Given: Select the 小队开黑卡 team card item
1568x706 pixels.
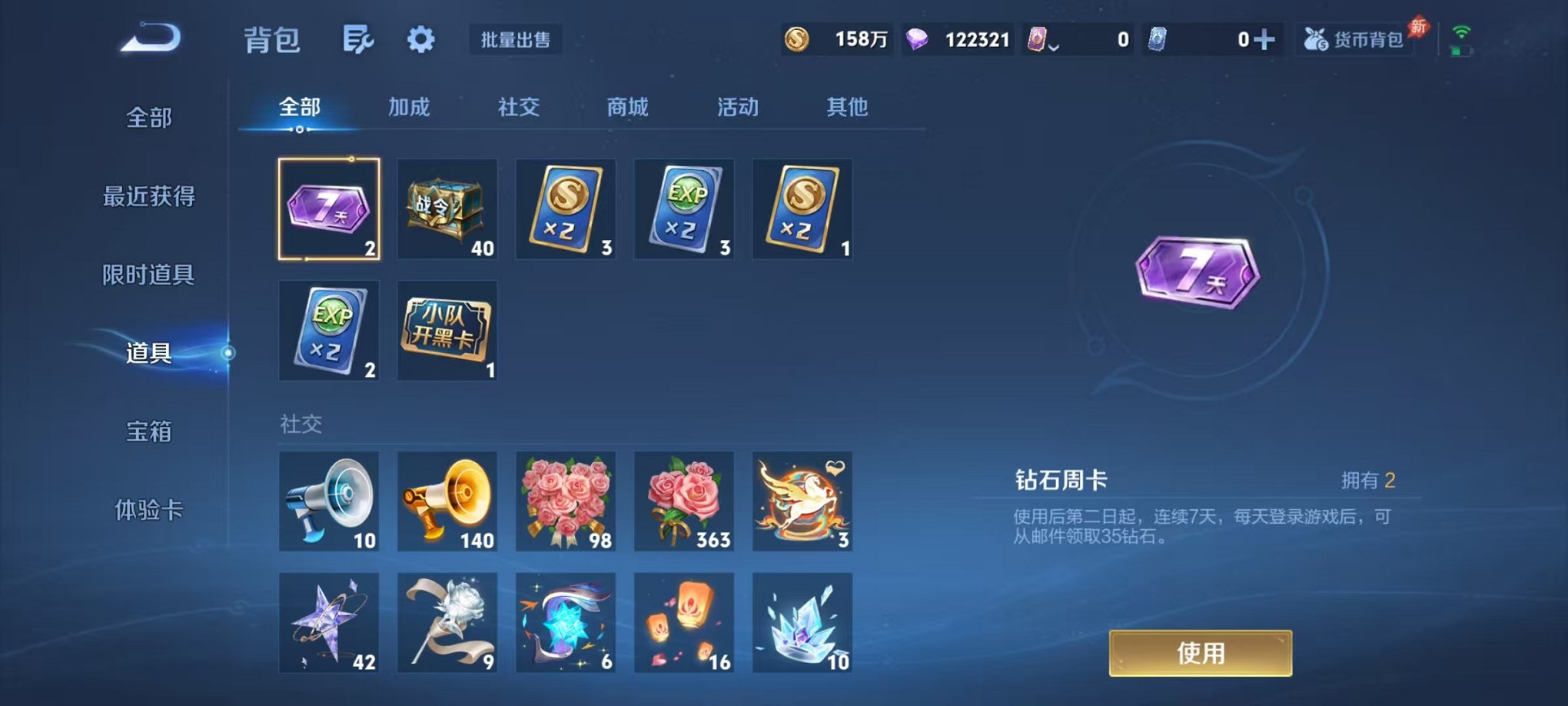Looking at the screenshot, I should coord(447,331).
